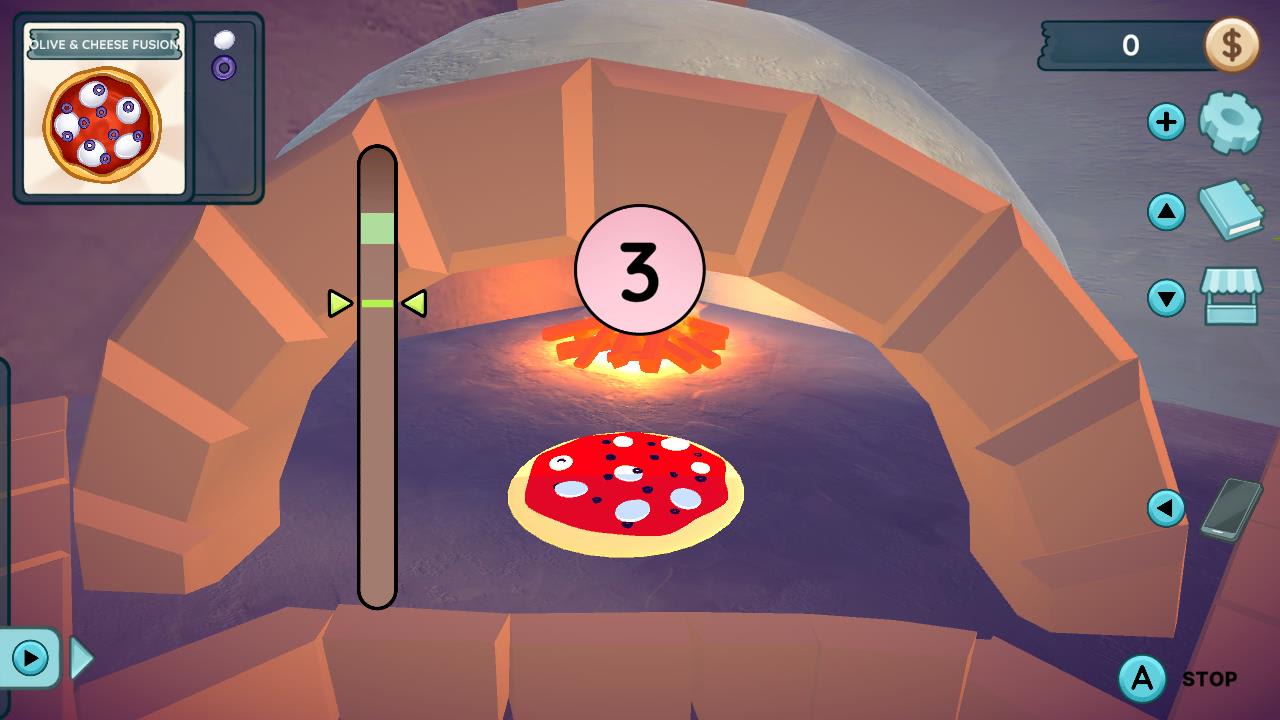Open the recipe book icon
1280x720 pixels.
tap(1234, 212)
